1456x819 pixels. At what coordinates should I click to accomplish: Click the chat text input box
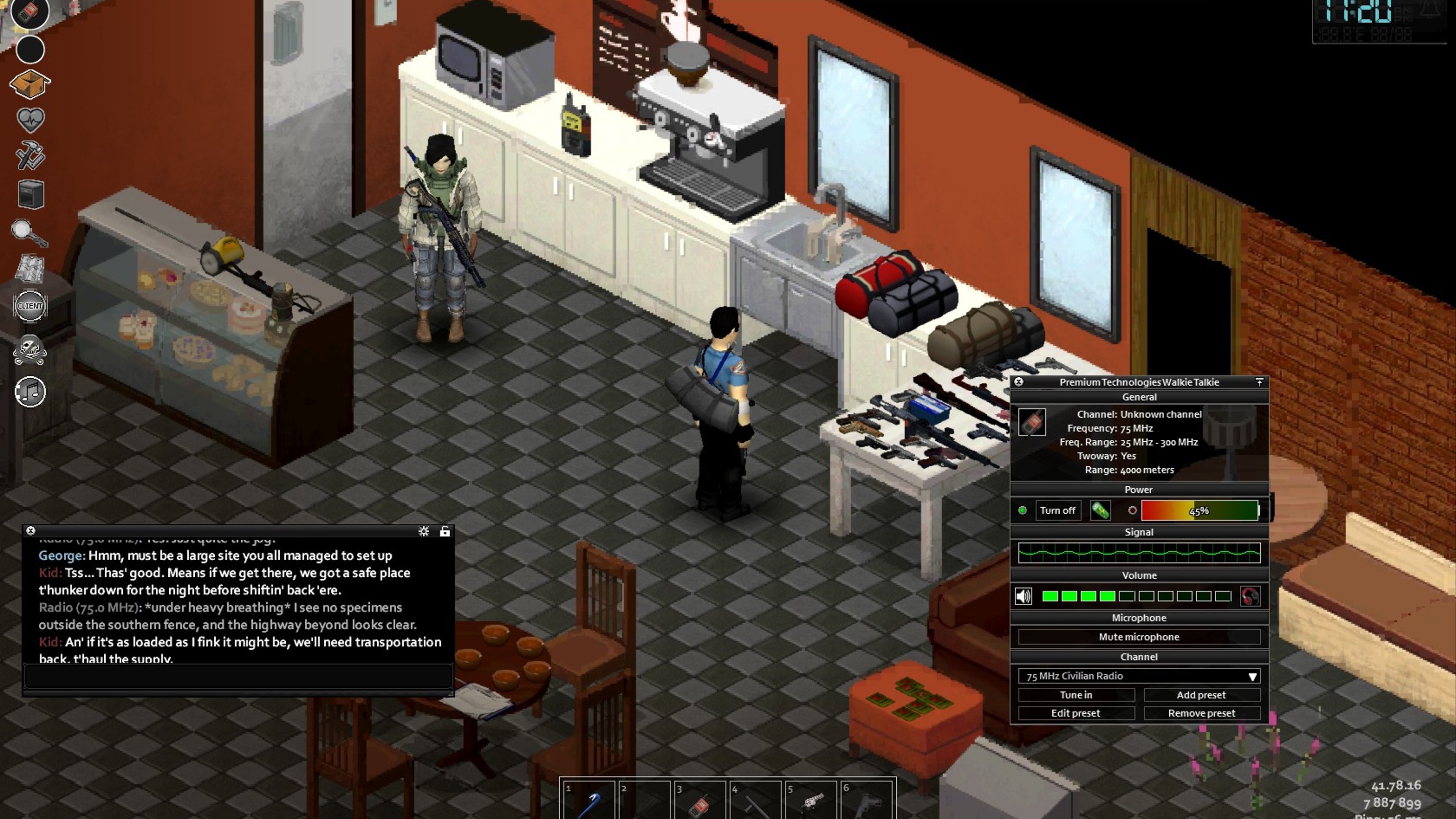237,676
